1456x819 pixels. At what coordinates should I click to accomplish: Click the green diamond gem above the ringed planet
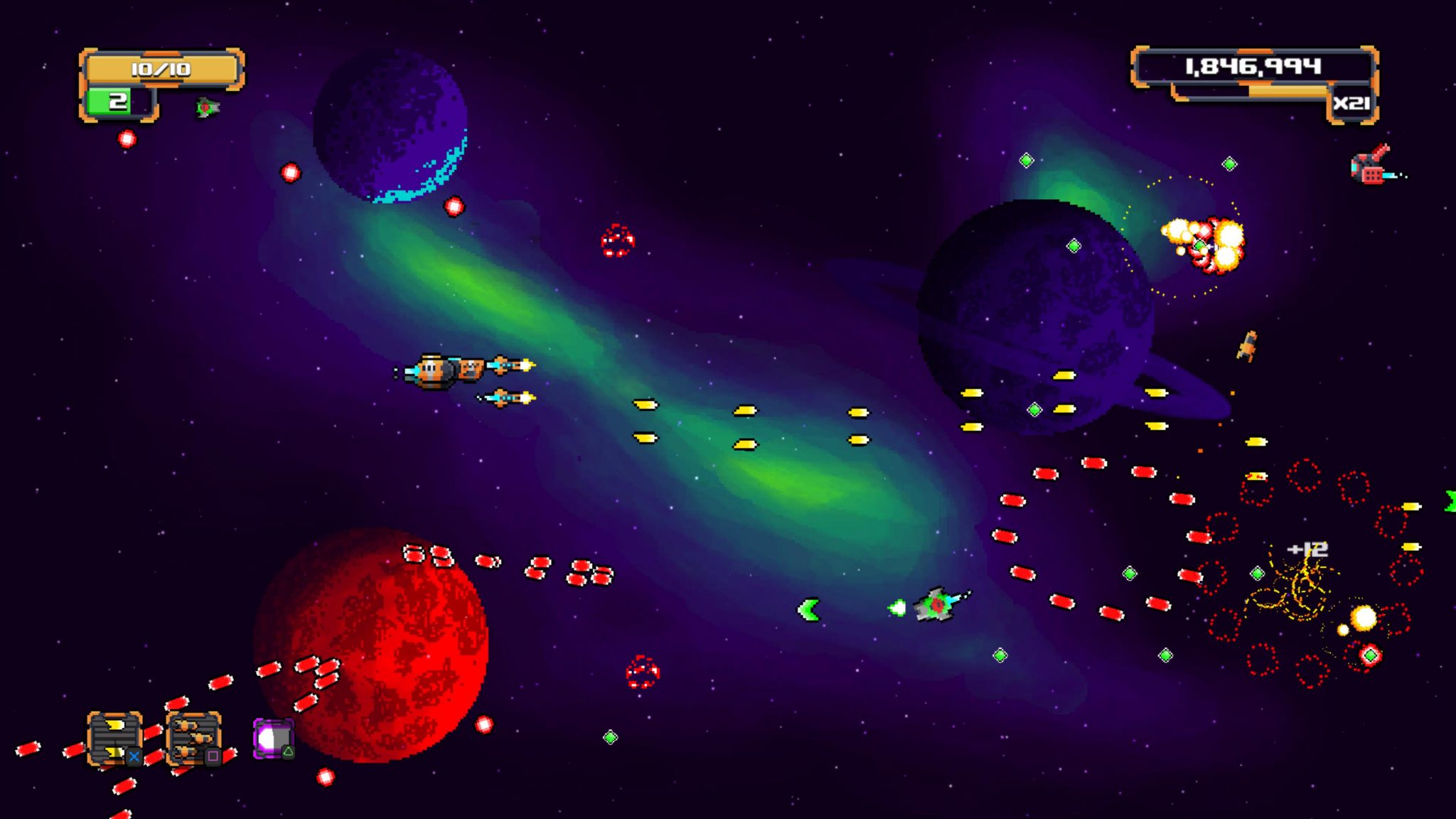[x=1026, y=161]
